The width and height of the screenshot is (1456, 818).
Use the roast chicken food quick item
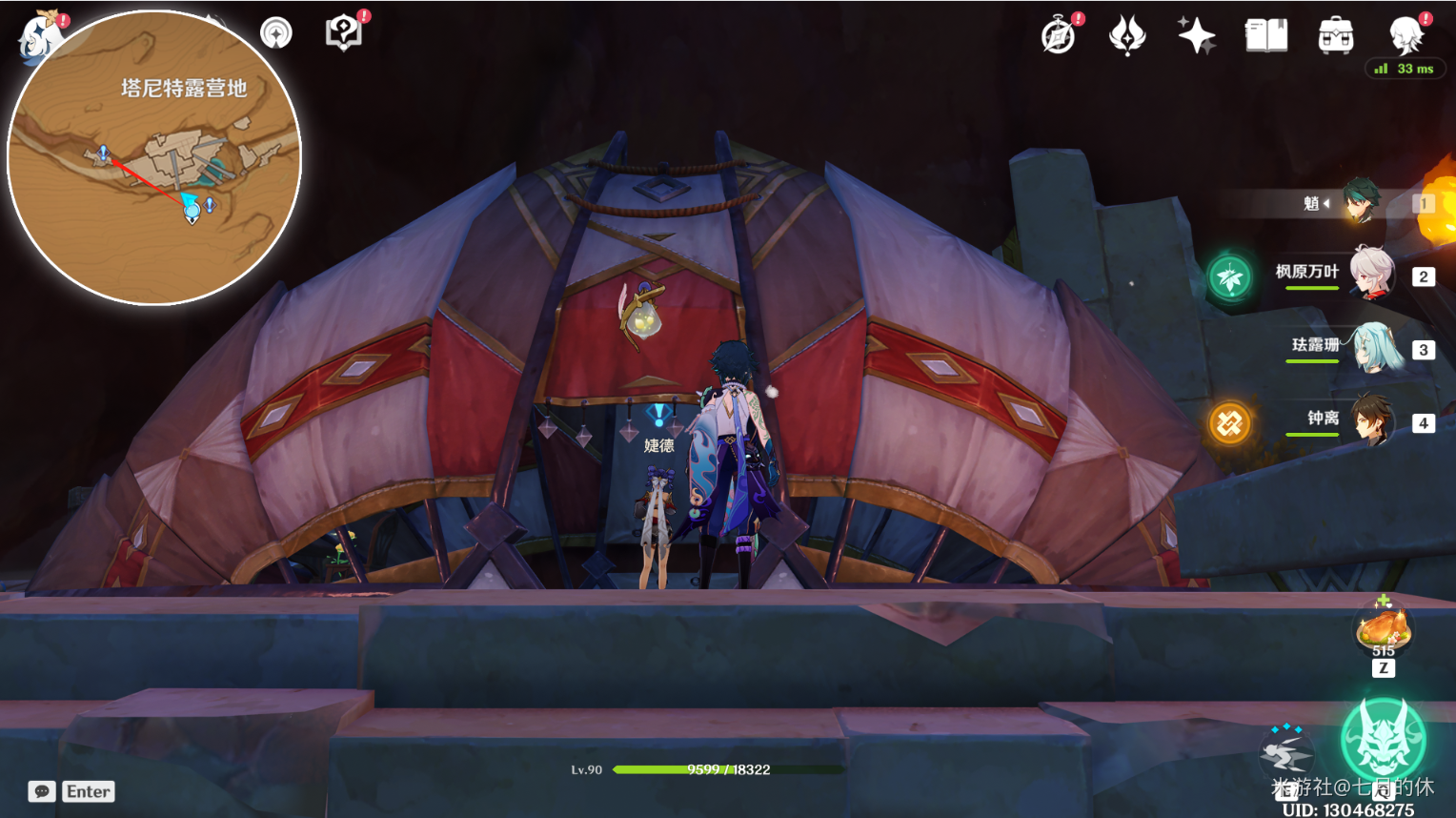click(x=1384, y=629)
